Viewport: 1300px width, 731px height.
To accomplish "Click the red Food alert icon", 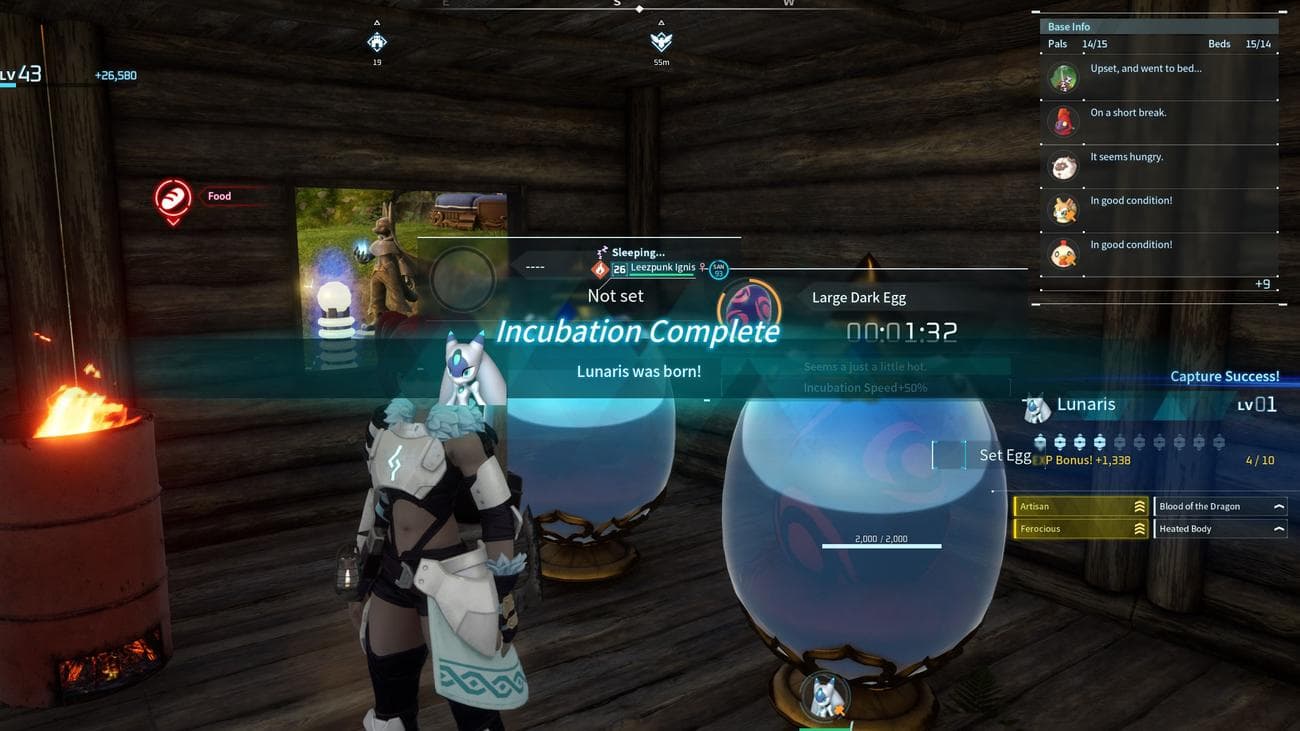I will point(173,197).
